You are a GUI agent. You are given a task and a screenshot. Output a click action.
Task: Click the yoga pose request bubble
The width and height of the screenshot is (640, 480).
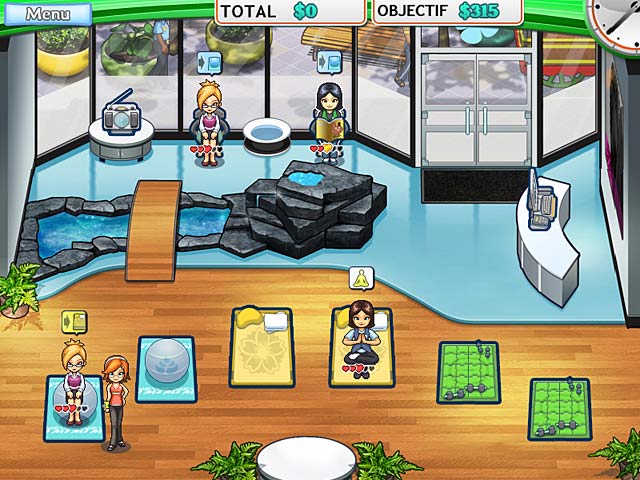click(360, 279)
